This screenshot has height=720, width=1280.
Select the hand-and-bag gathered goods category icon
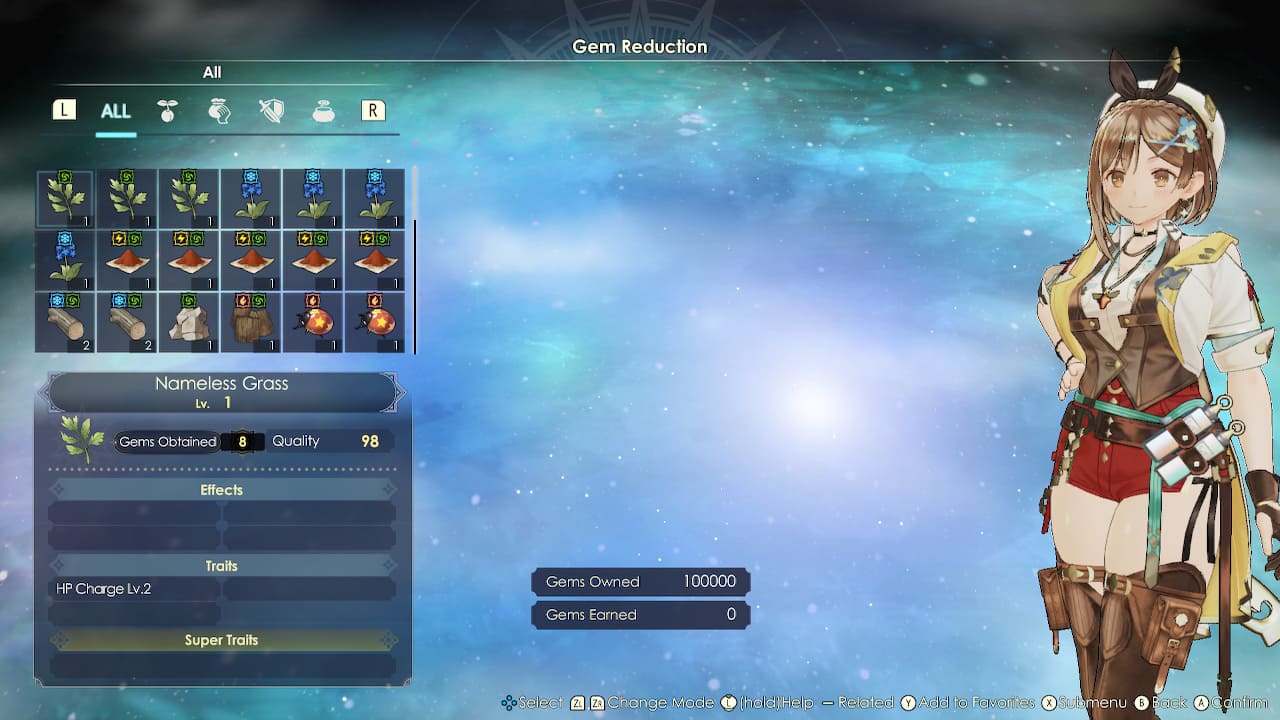click(x=219, y=110)
